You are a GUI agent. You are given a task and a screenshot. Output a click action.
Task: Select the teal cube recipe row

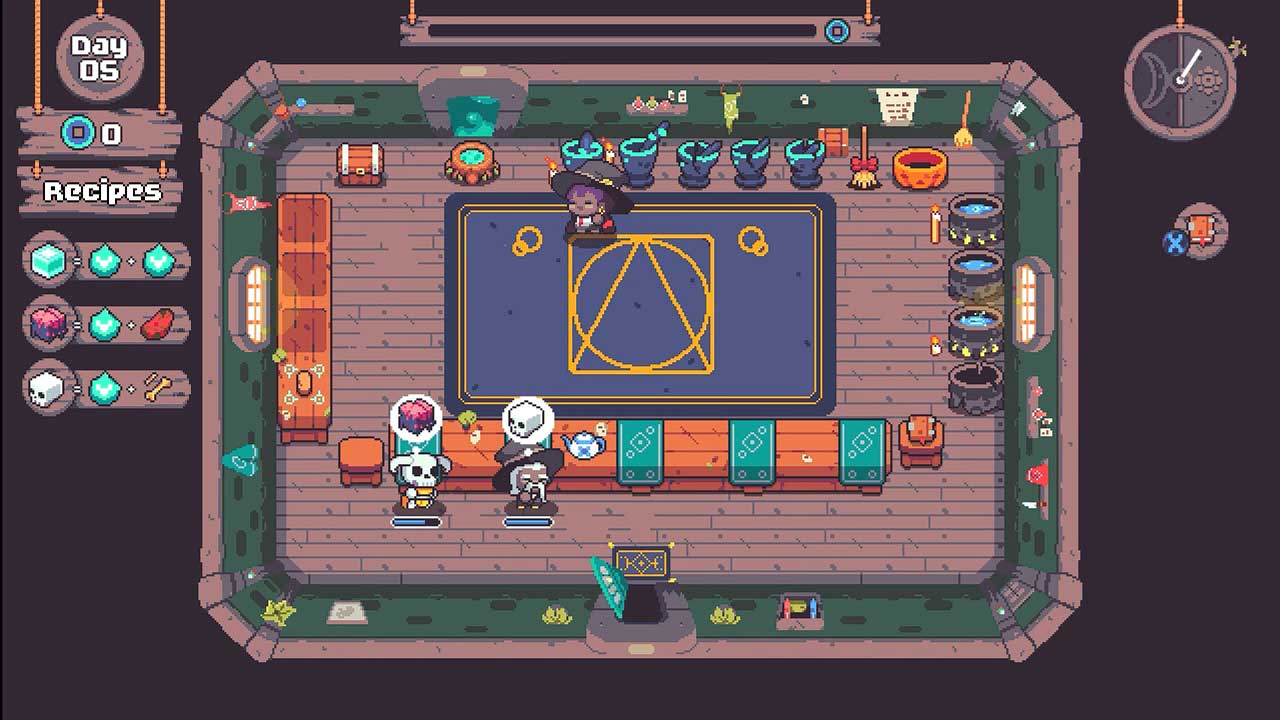coord(106,261)
